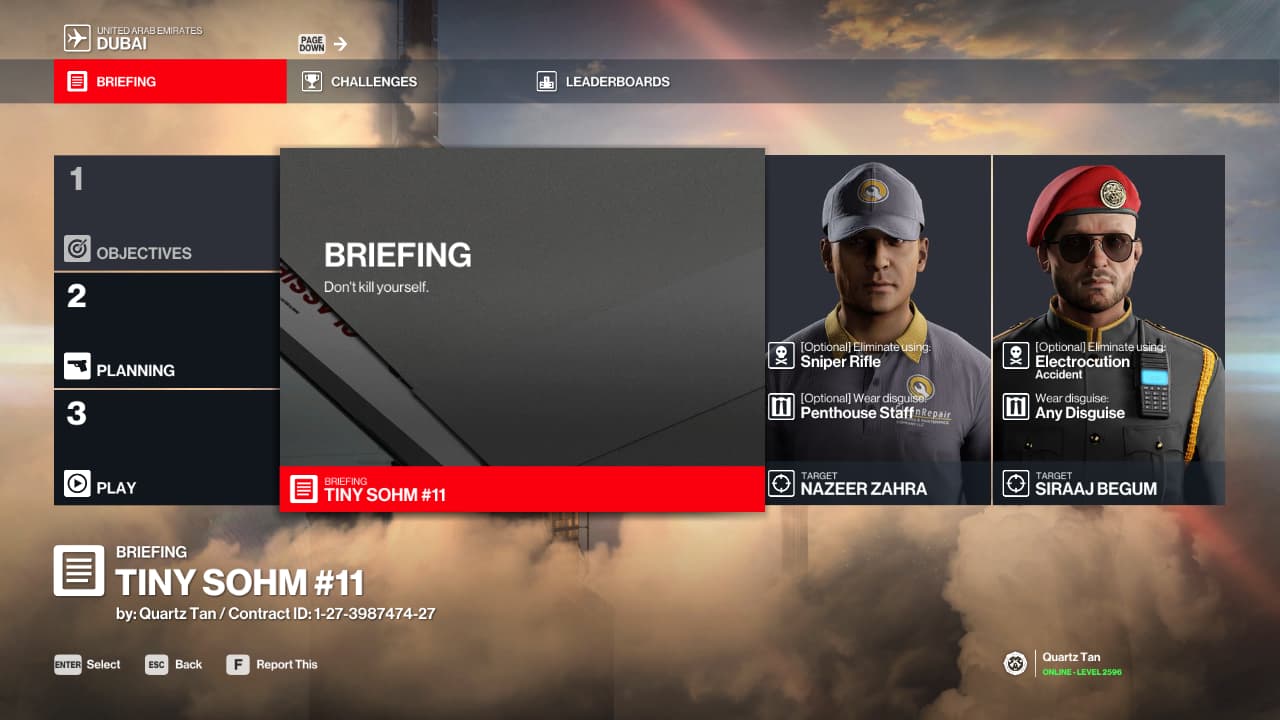Click the Dubai location header
Viewport: 1280px width, 720px height.
coord(134,38)
